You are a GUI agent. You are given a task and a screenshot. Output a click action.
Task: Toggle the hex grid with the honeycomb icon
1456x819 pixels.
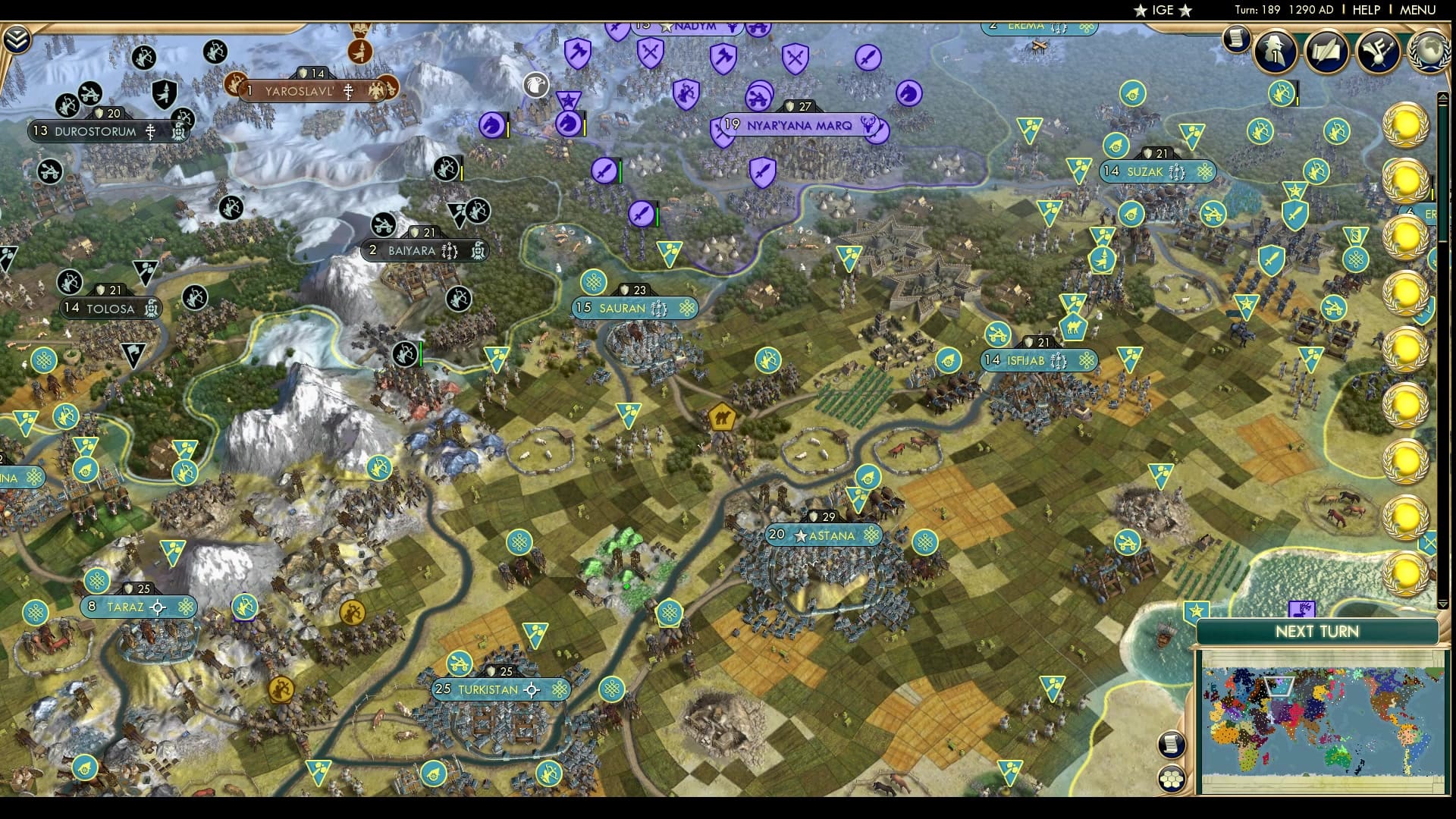(x=1172, y=778)
